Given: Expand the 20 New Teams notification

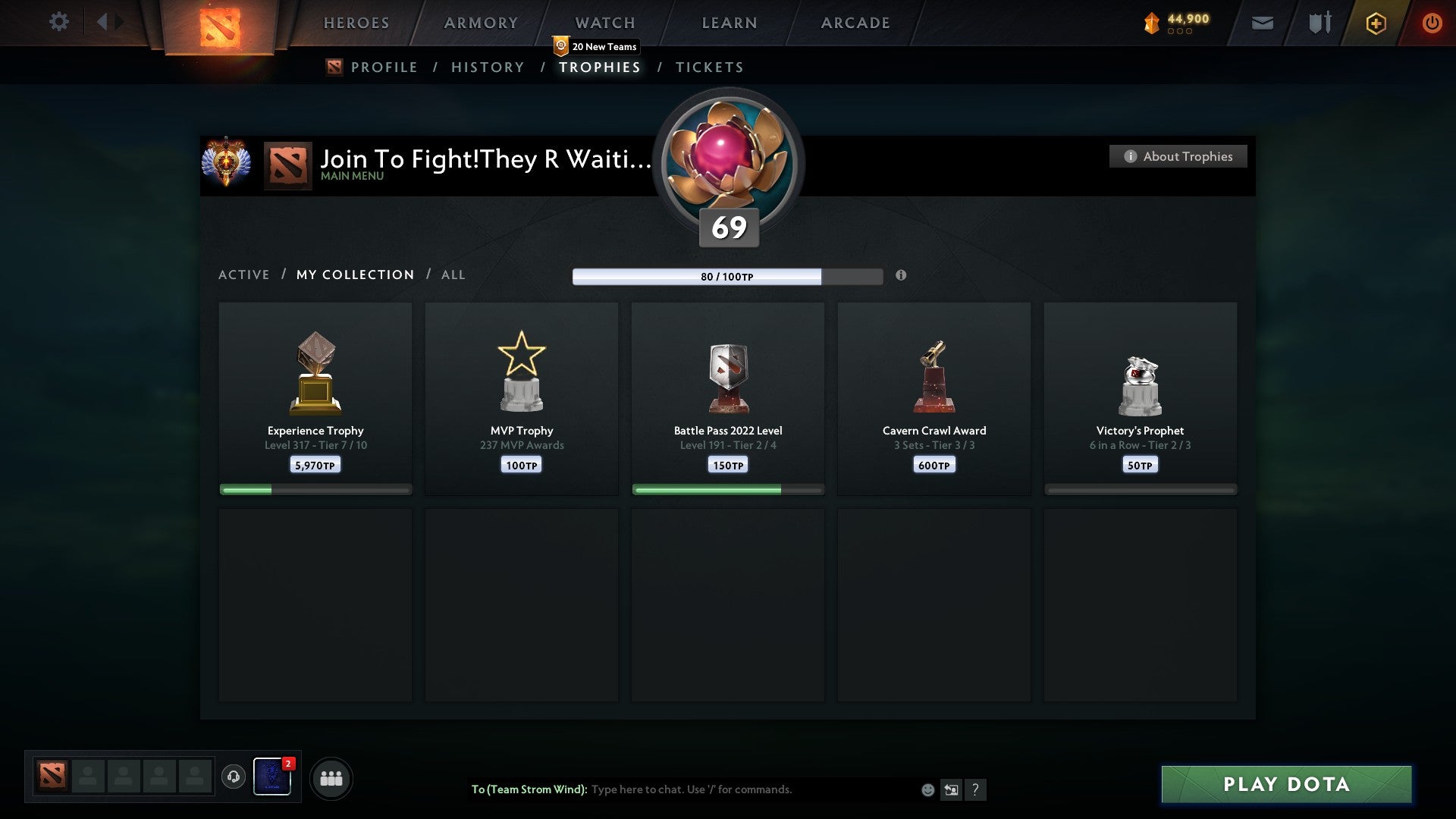Looking at the screenshot, I should (598, 45).
